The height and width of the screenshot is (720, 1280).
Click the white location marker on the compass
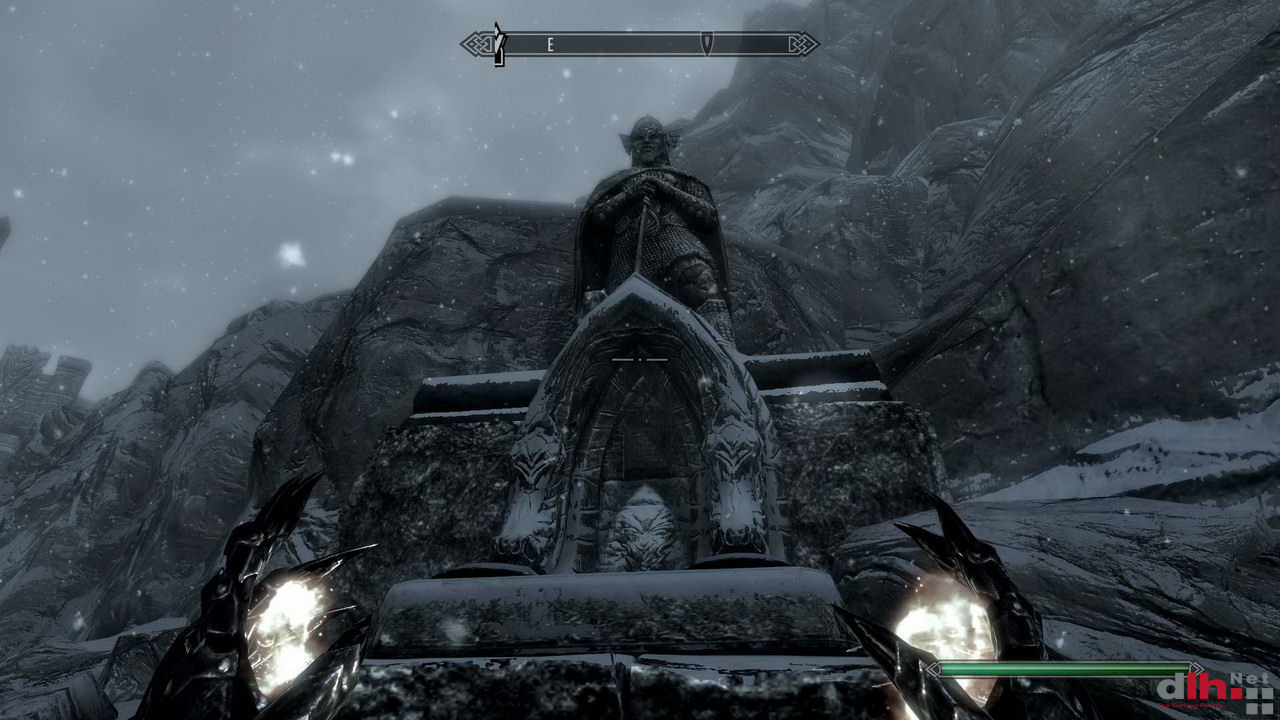(x=498, y=45)
